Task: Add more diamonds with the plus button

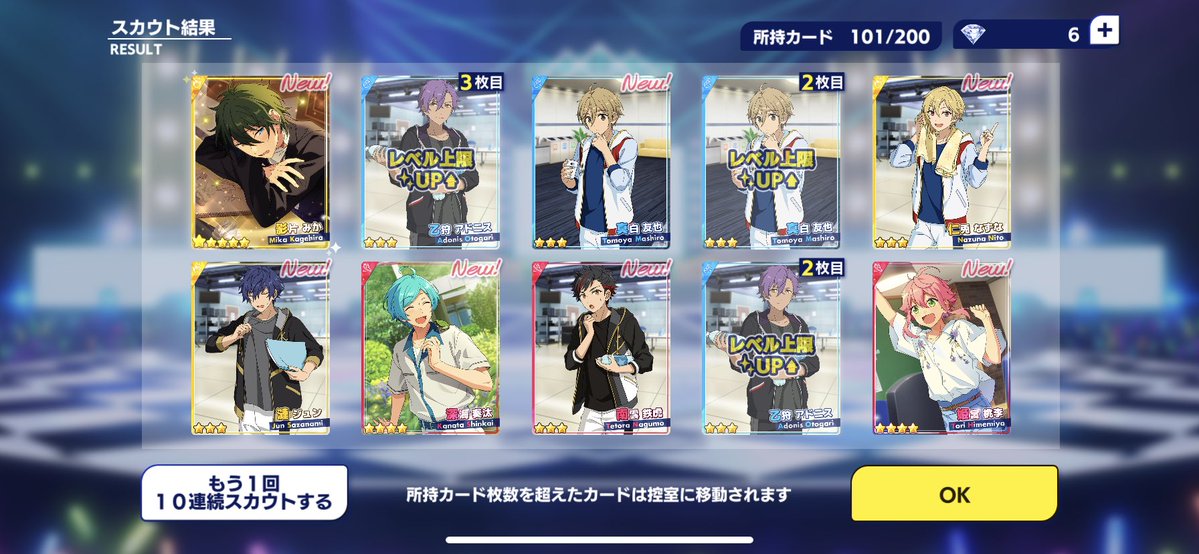Action: pyautogui.click(x=1104, y=33)
